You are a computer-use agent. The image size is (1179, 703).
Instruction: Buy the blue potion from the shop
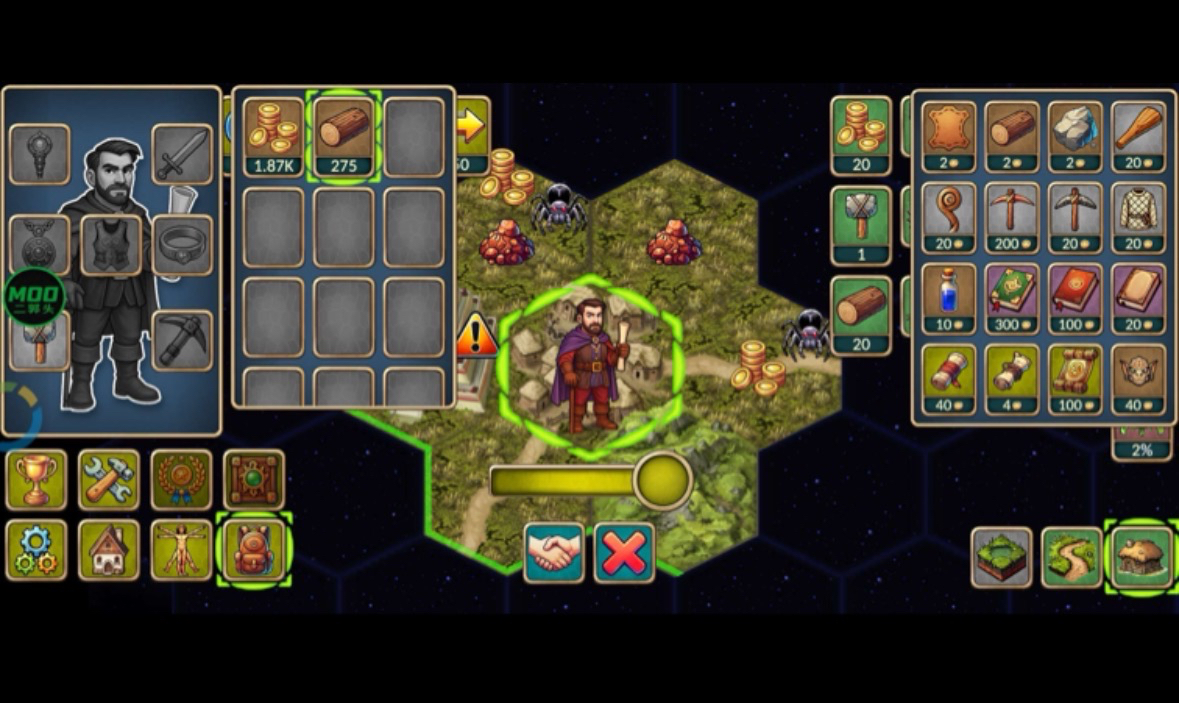point(948,298)
